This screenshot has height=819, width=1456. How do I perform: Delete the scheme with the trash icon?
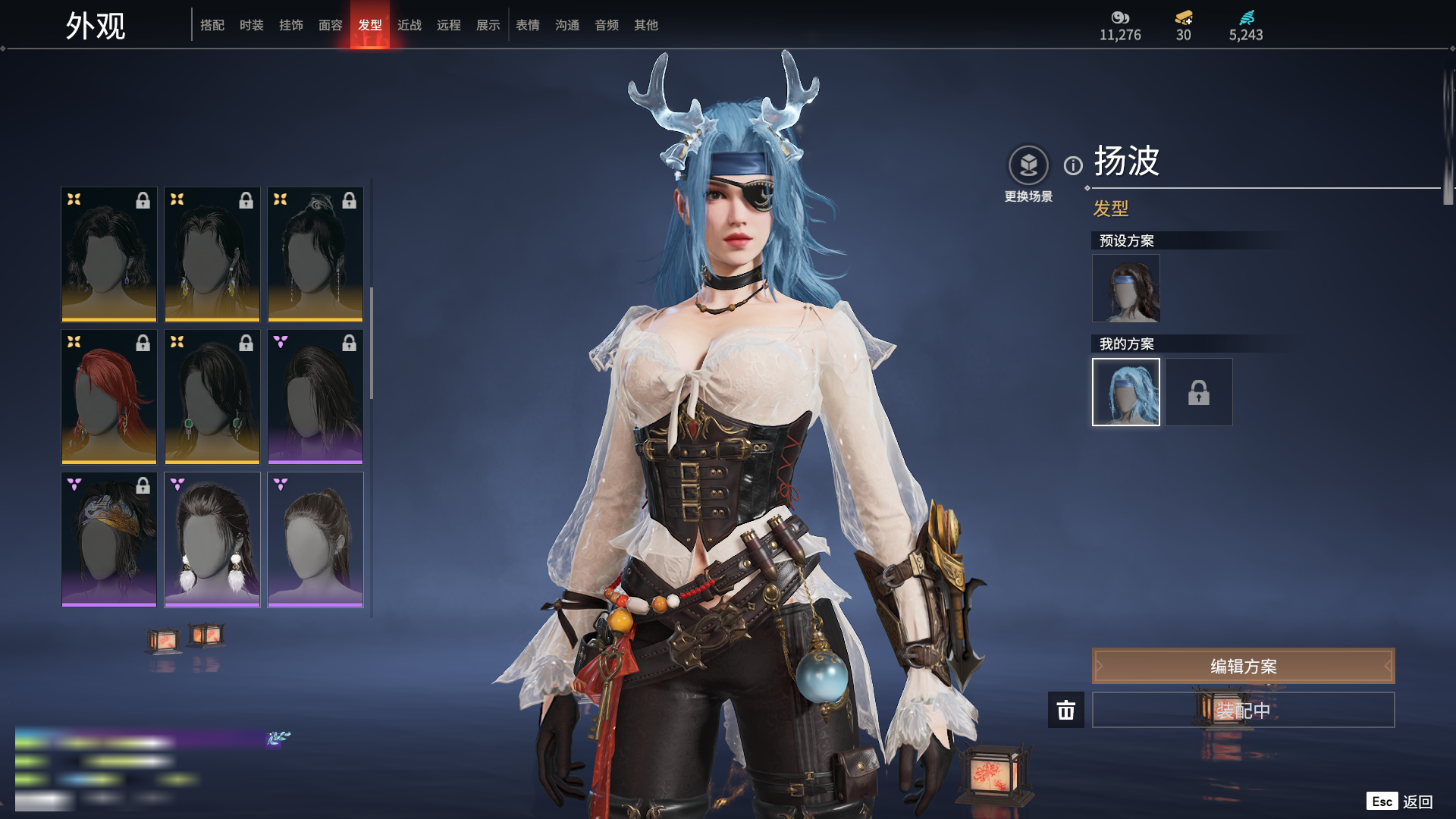[1066, 710]
